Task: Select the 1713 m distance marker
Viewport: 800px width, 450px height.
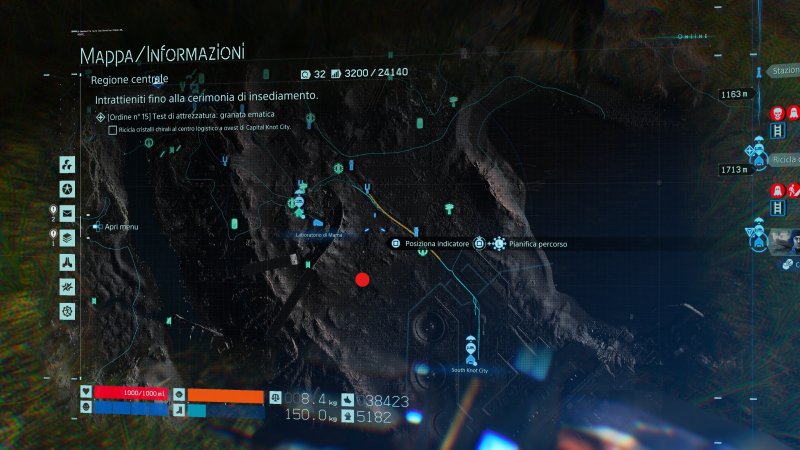Action: pos(734,170)
